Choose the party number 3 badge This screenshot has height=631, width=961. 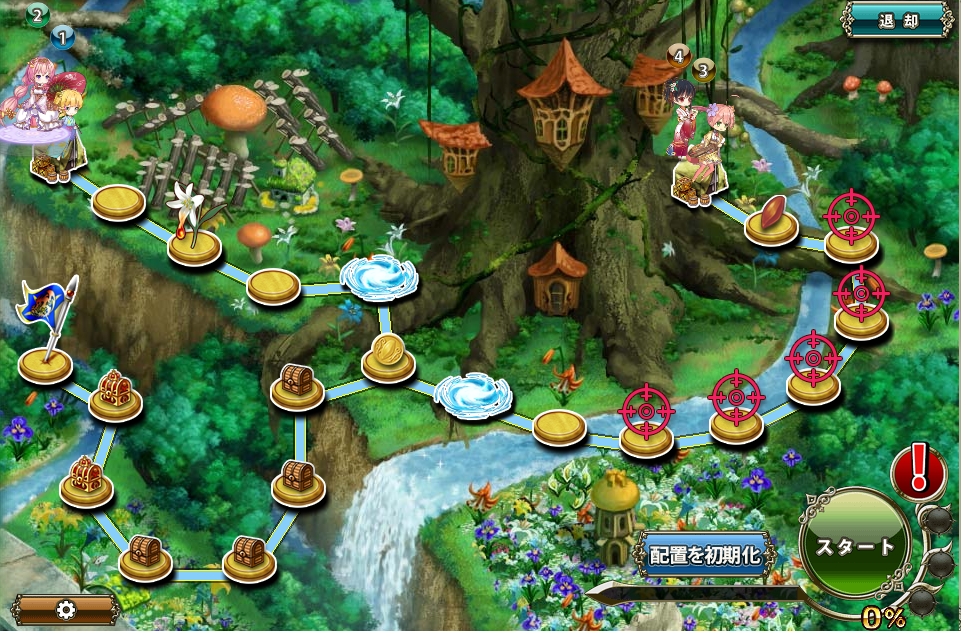tap(703, 70)
